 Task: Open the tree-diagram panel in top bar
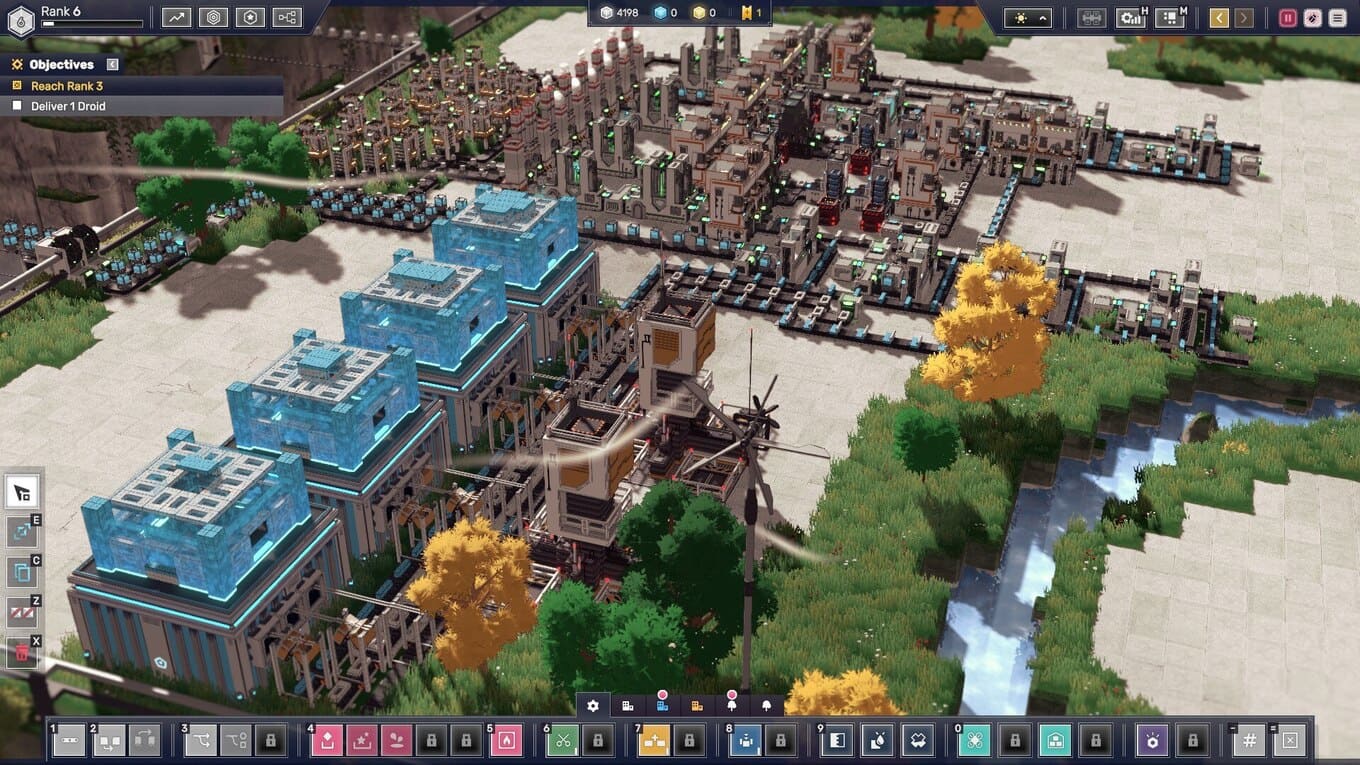pos(287,17)
